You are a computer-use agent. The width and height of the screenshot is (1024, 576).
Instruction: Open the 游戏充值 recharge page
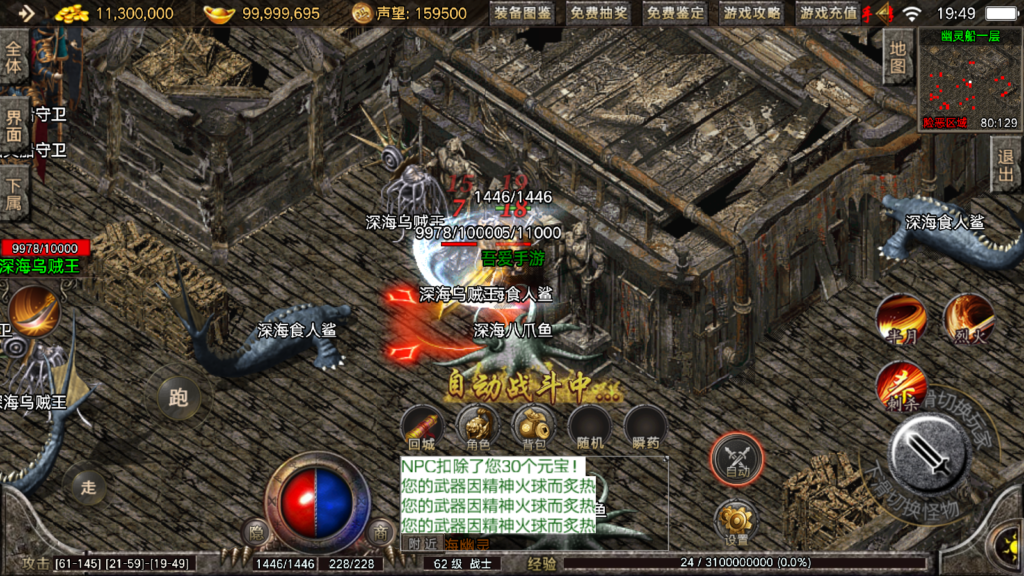[x=828, y=14]
